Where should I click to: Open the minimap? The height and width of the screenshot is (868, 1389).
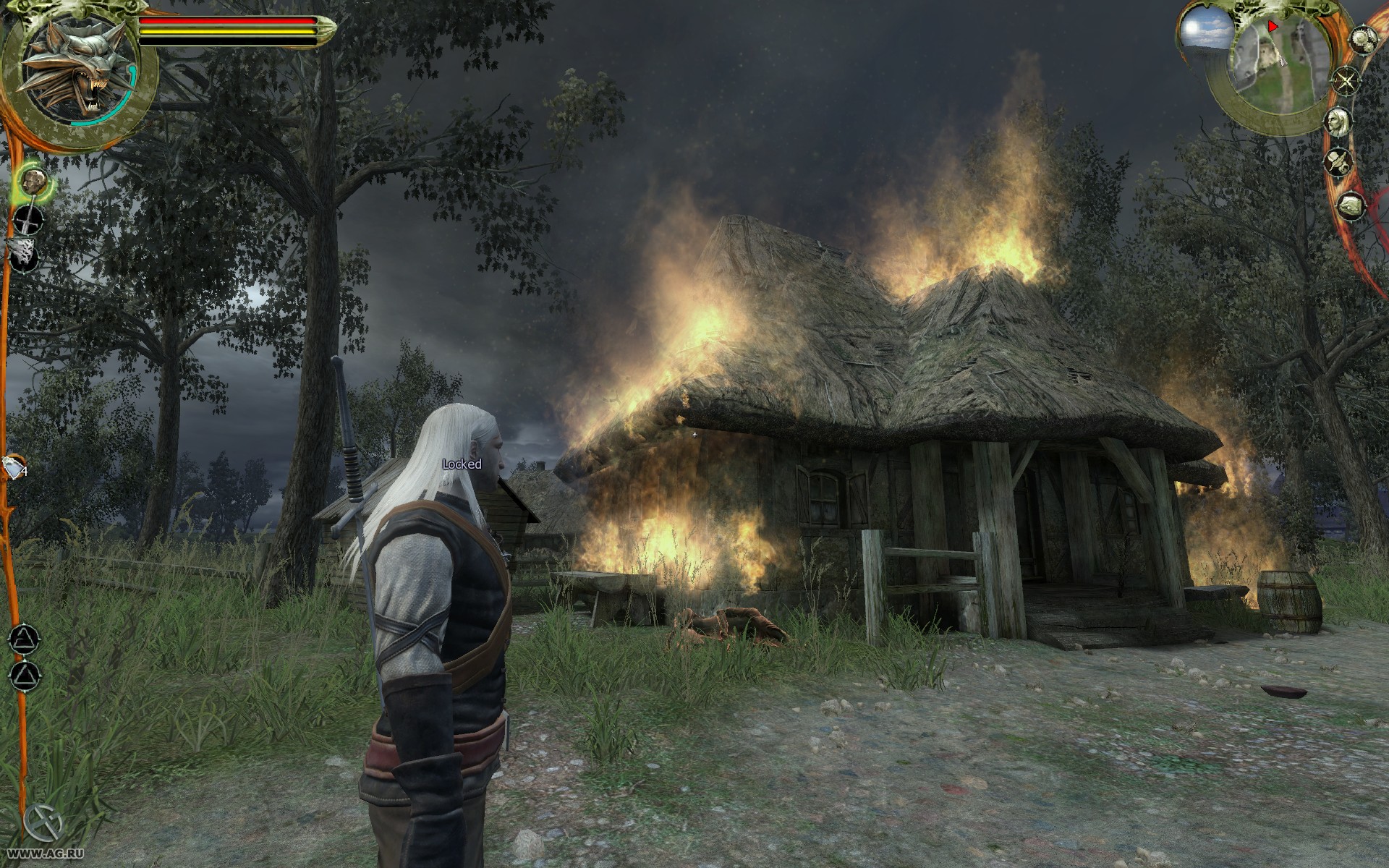tap(1273, 69)
